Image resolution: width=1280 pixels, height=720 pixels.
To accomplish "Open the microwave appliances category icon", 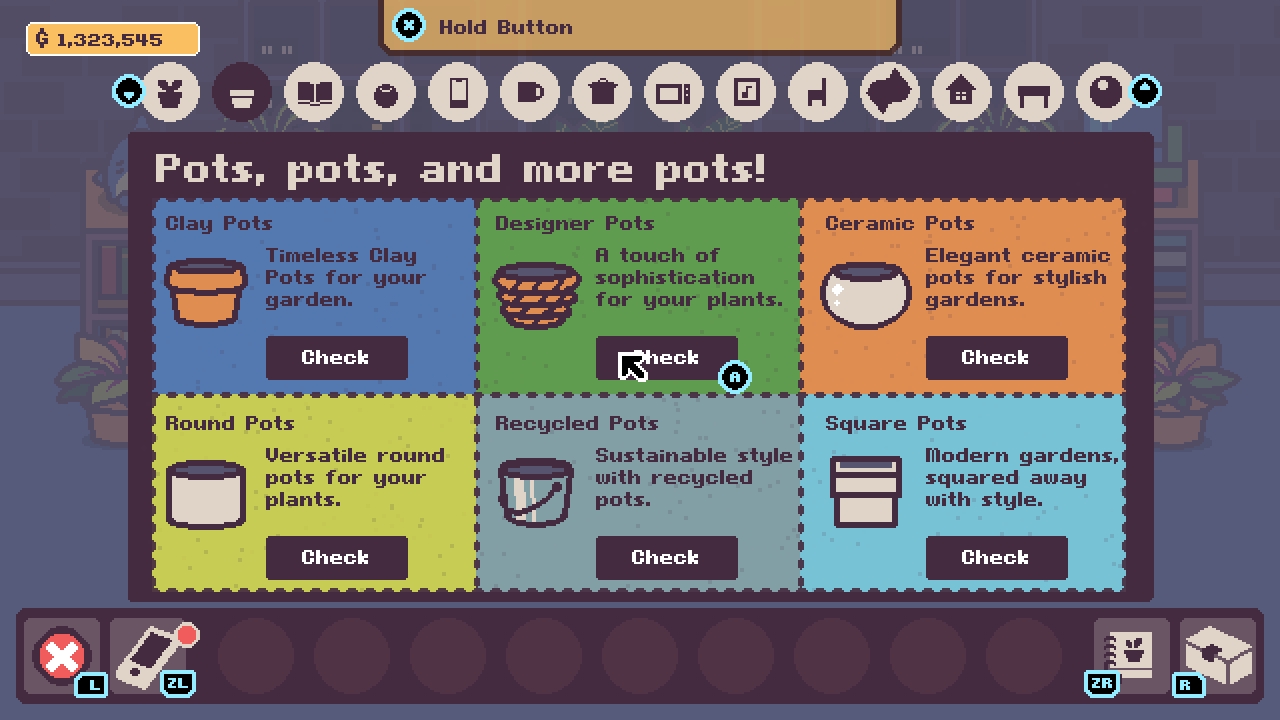I will pyautogui.click(x=673, y=91).
